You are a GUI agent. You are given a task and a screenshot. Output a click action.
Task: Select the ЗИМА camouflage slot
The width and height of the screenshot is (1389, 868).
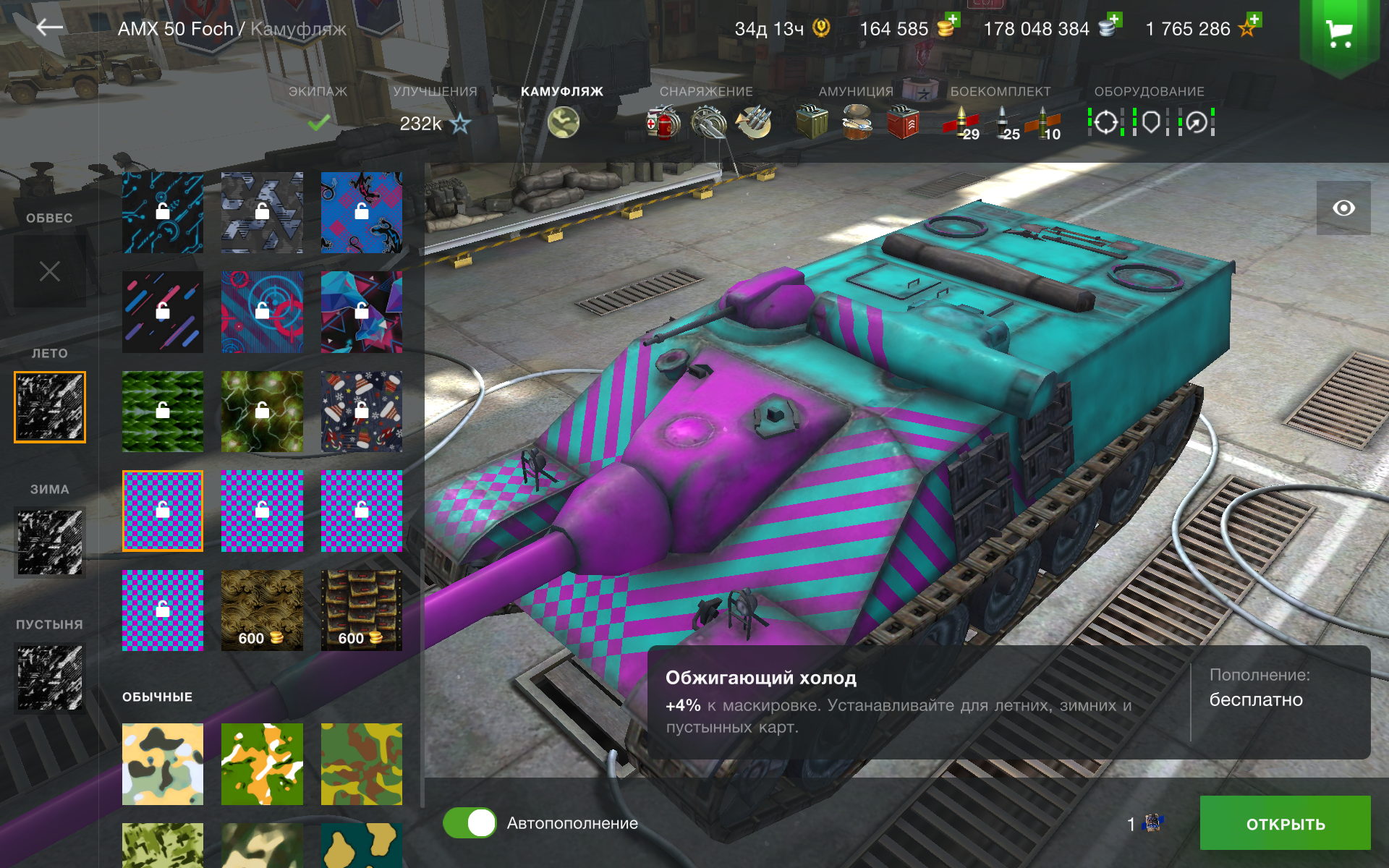[50, 542]
